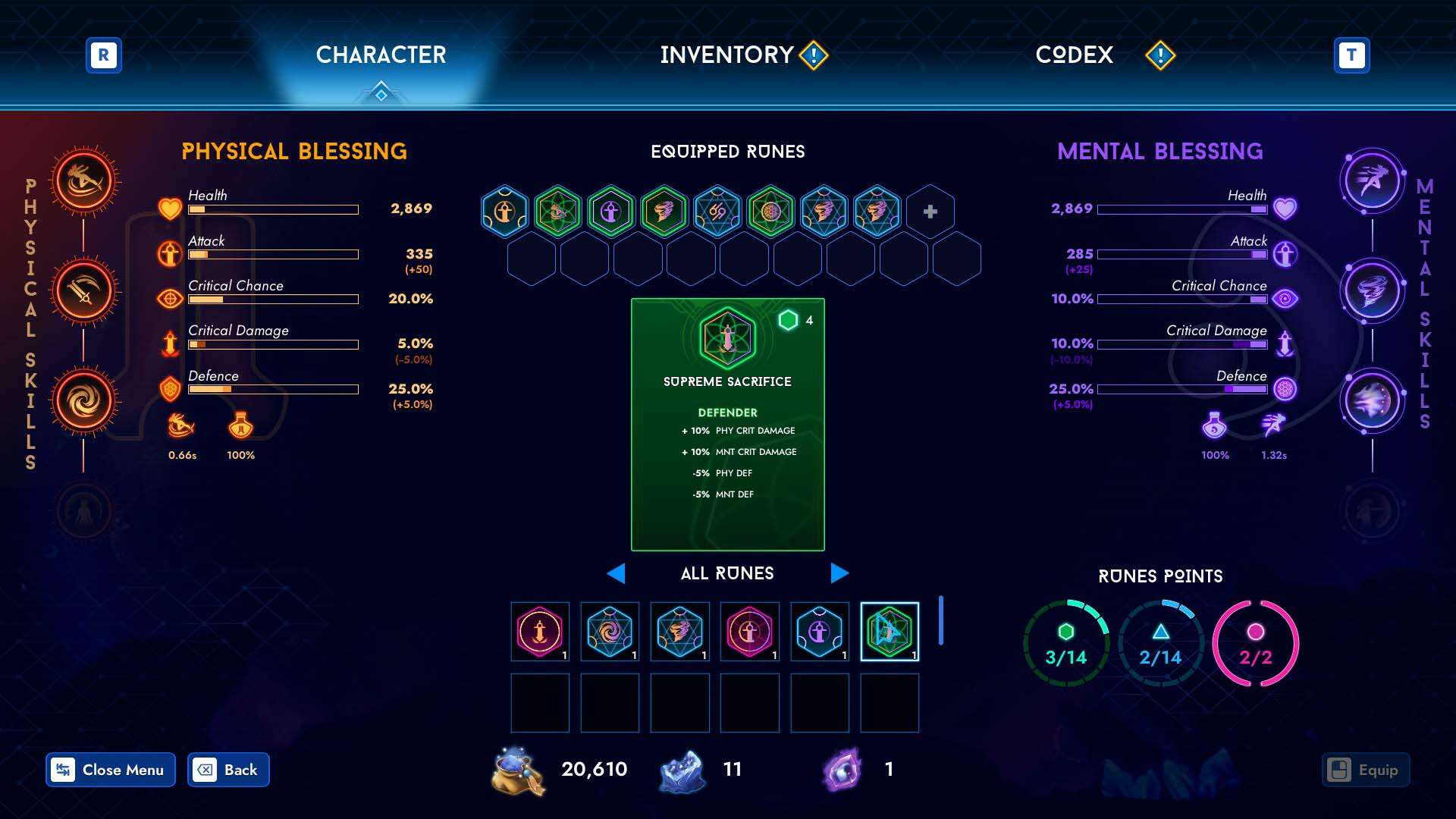Select the Supreme Sacrifice rune card

tap(727, 424)
